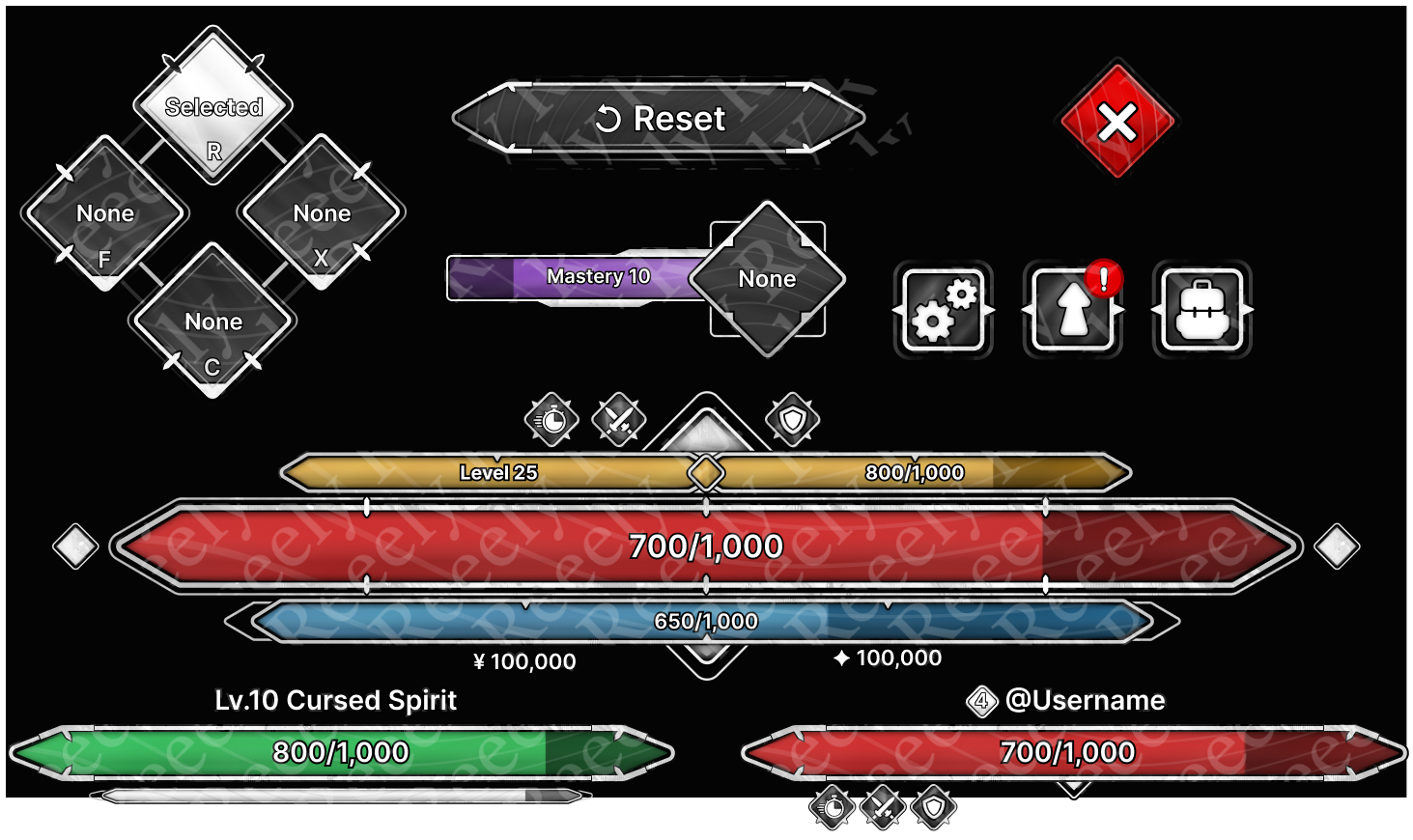Open the gears settings icon
The width and height of the screenshot is (1413, 840).
(943, 310)
